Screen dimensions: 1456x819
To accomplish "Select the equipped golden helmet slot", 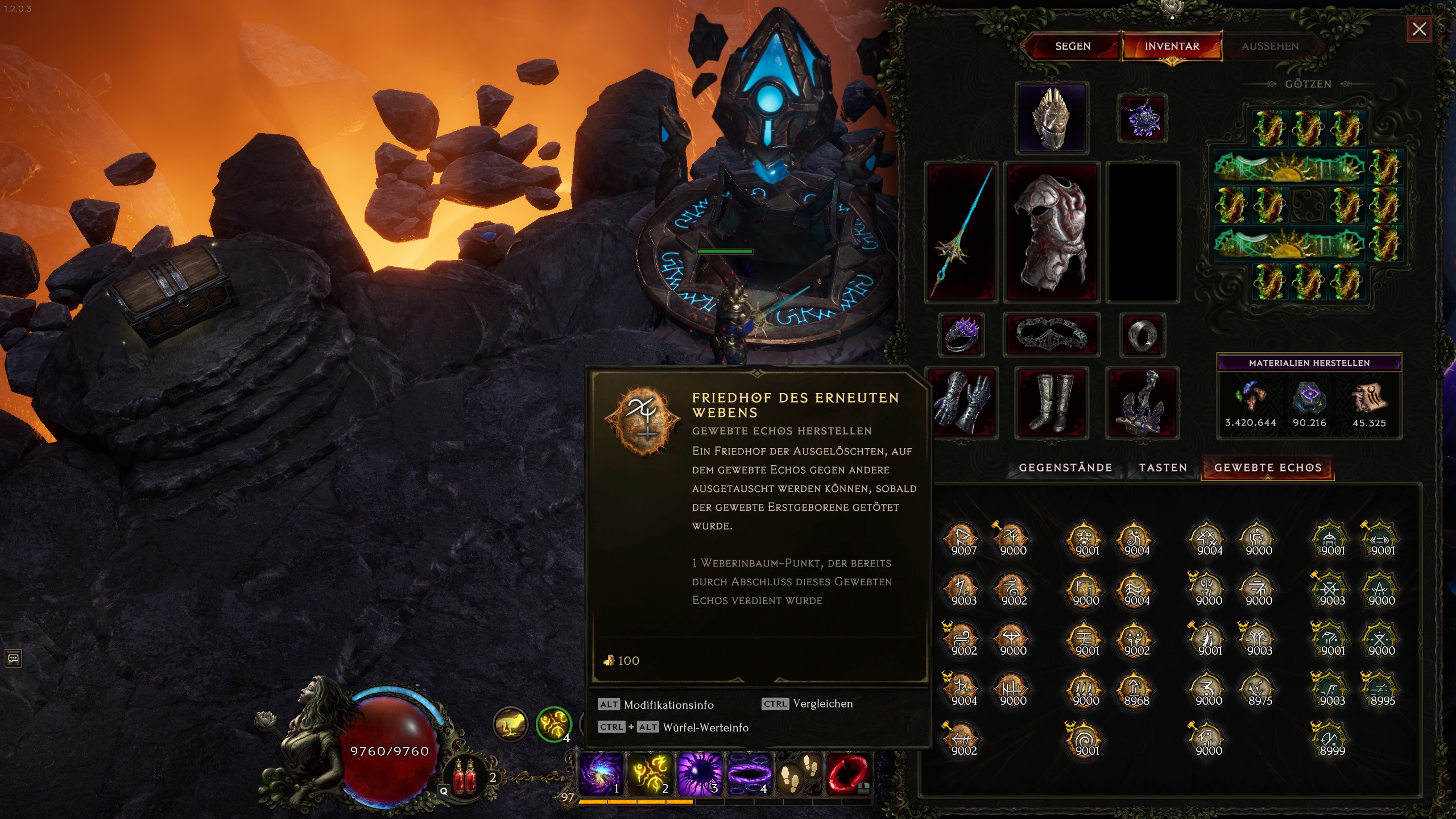I will coord(1052,118).
